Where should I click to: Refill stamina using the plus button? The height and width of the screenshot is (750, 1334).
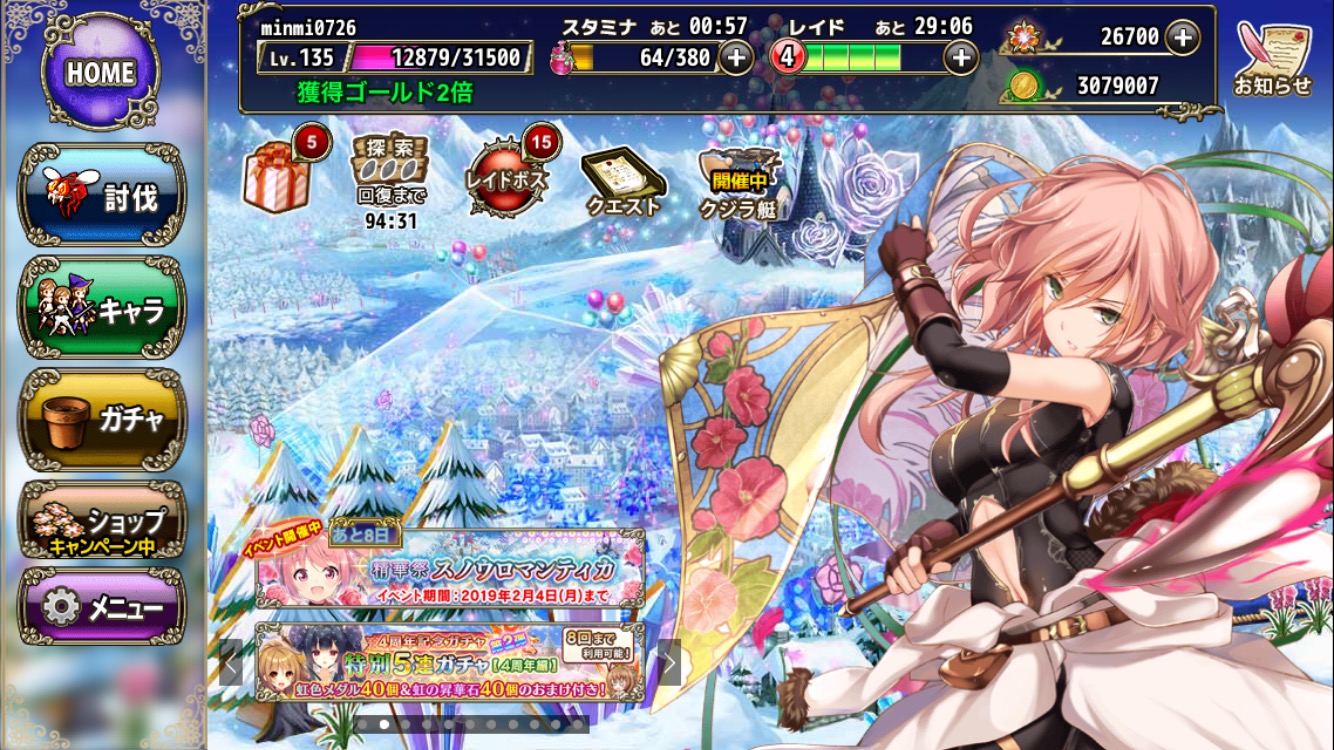tap(737, 57)
